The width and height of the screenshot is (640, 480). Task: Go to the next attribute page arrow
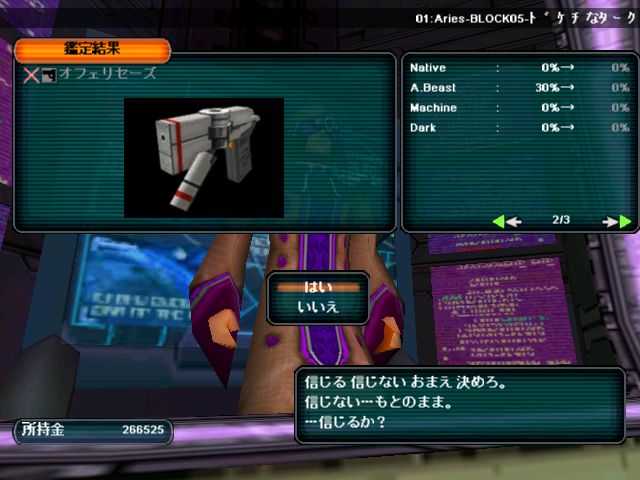(617, 221)
